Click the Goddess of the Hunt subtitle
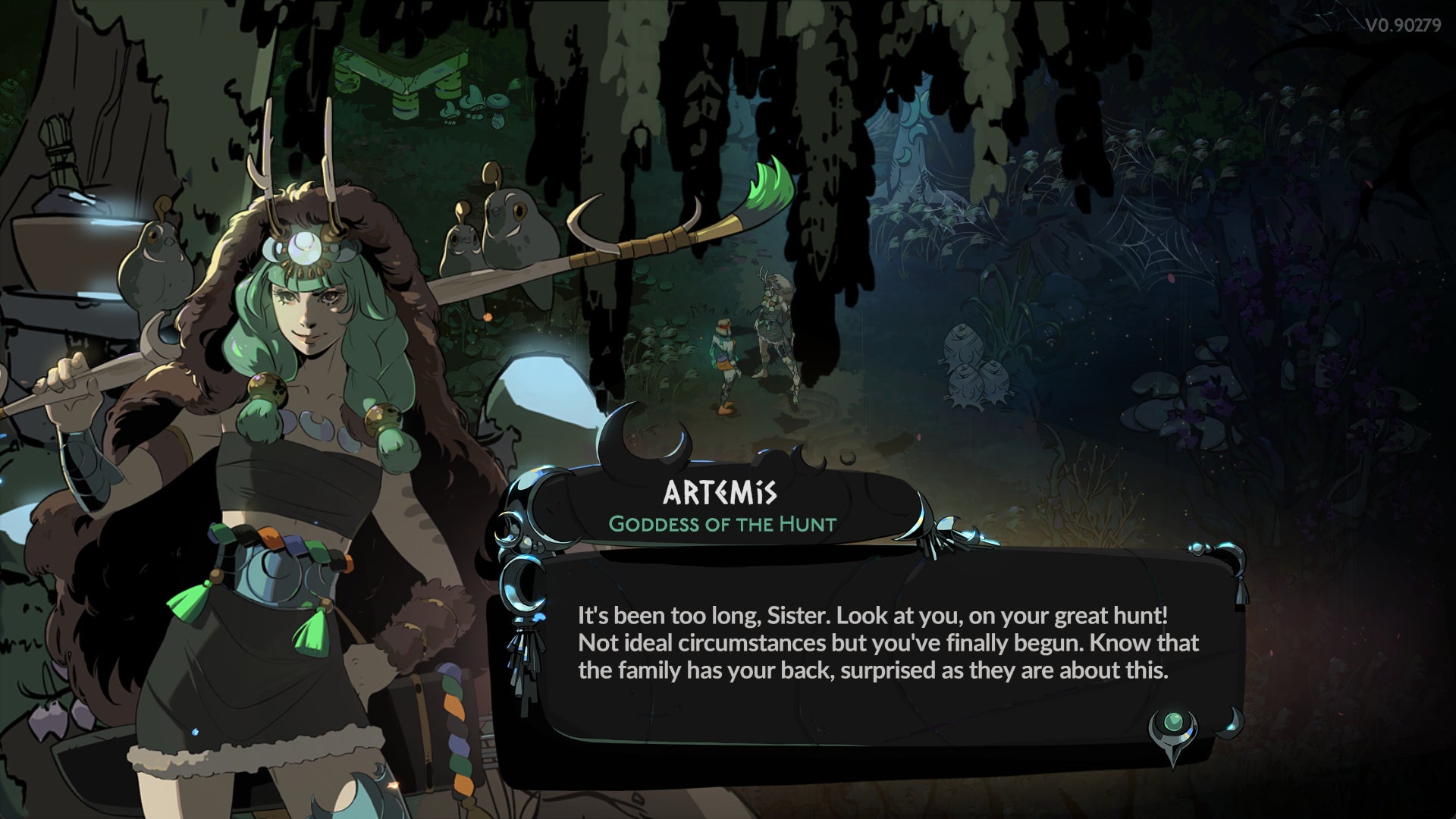 [723, 523]
